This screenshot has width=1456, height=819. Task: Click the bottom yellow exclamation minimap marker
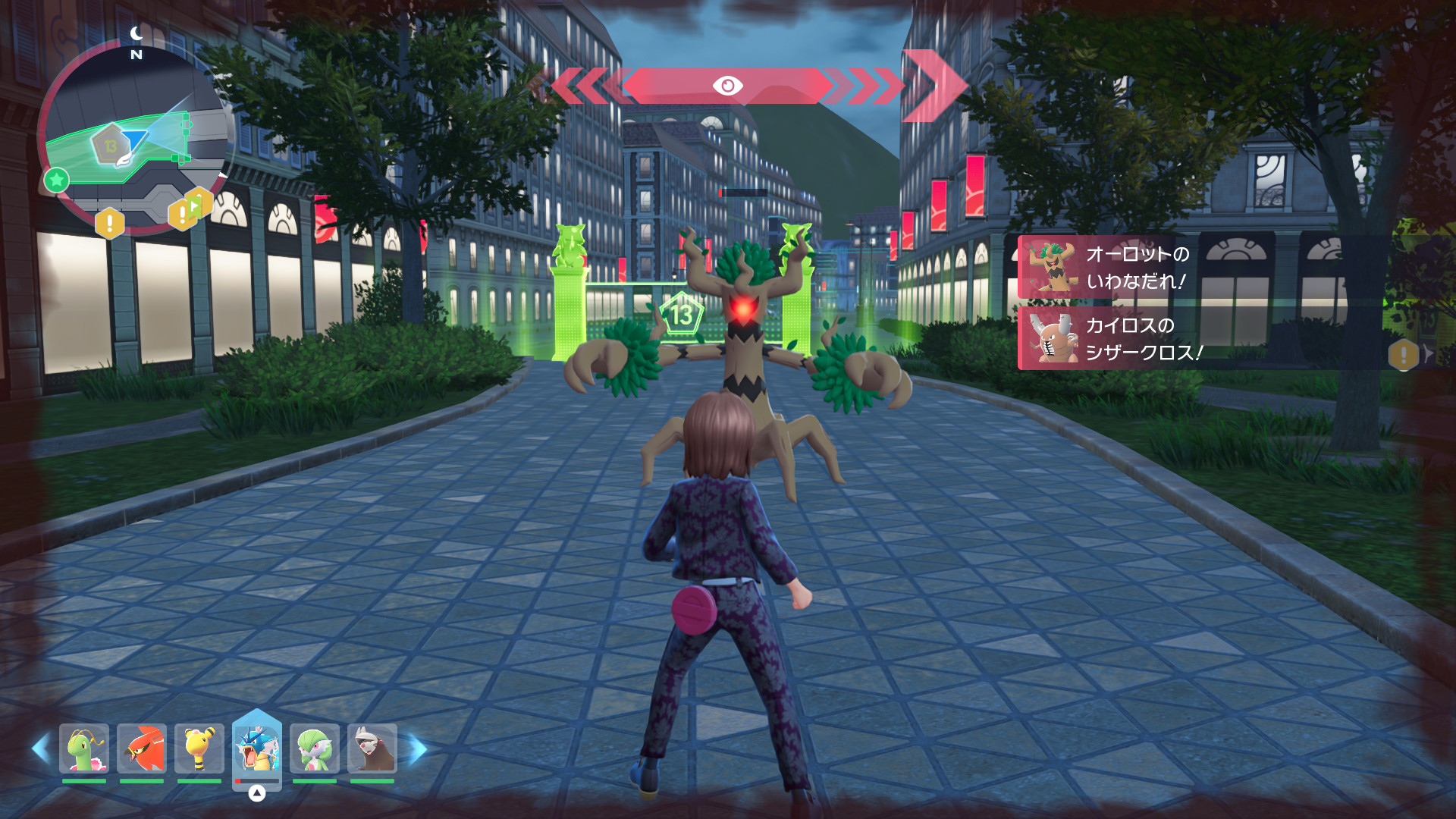click(110, 223)
